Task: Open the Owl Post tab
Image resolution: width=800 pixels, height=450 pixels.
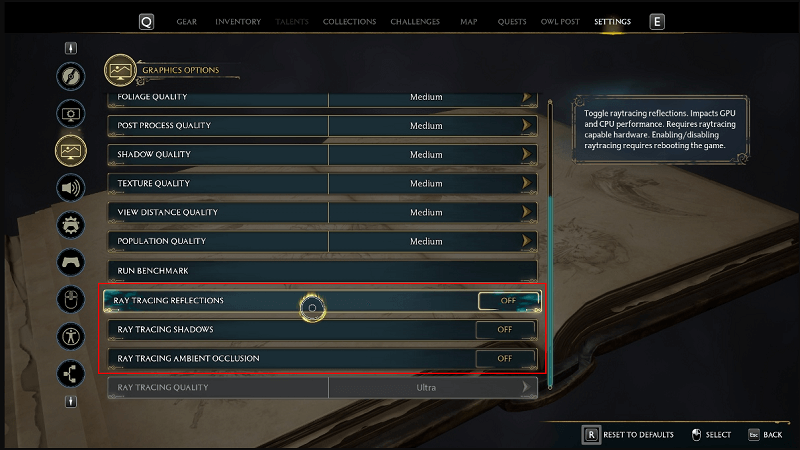Action: pyautogui.click(x=560, y=22)
